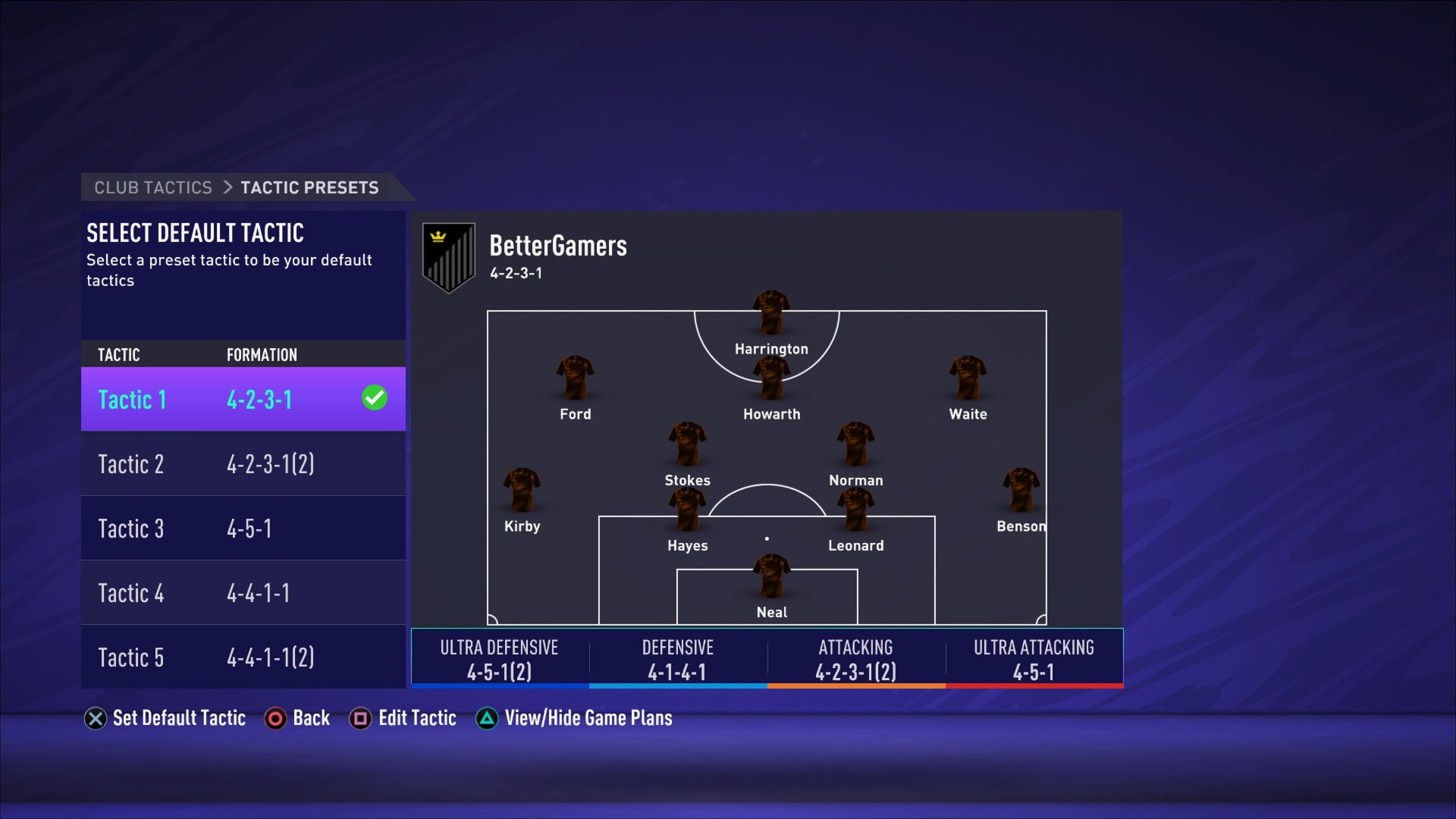
Task: Click Neal's goalkeeper jersey icon
Action: click(x=771, y=580)
